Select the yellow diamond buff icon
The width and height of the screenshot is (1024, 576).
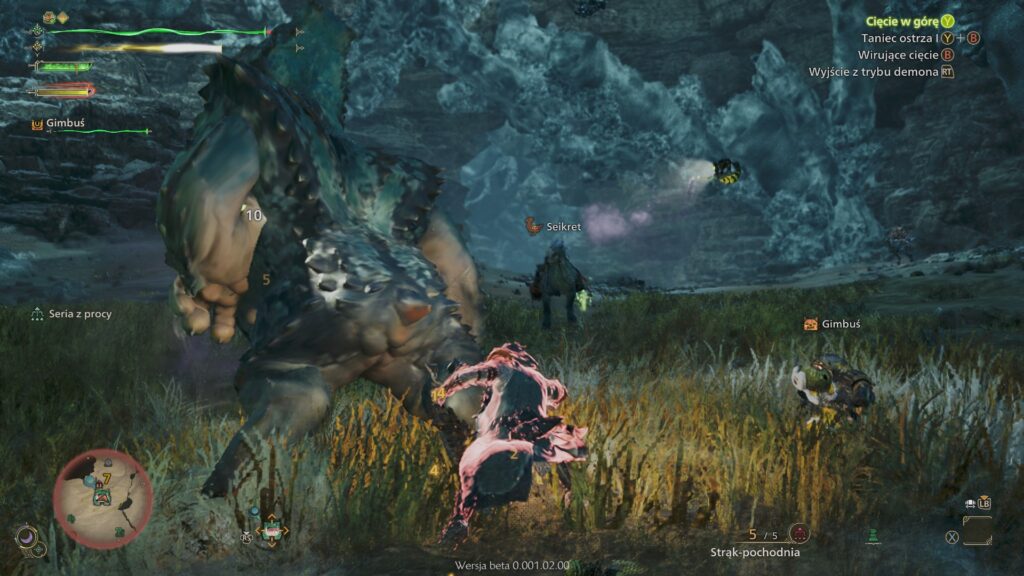tap(62, 17)
